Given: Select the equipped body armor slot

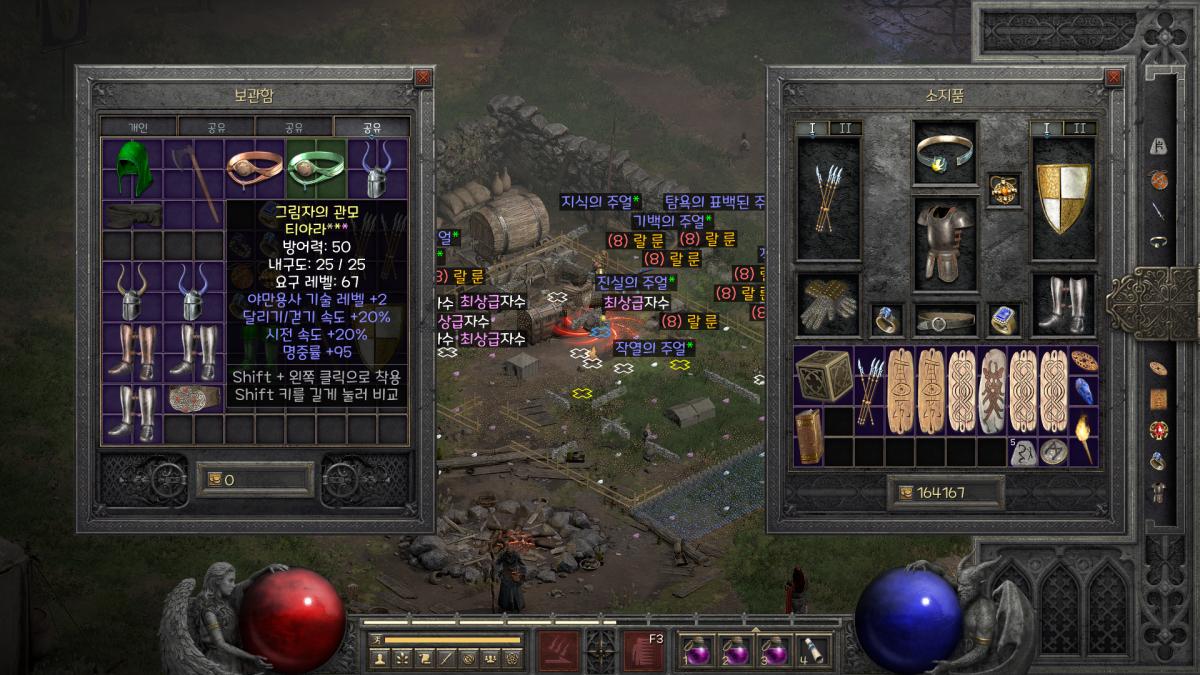Looking at the screenshot, I should tap(945, 240).
